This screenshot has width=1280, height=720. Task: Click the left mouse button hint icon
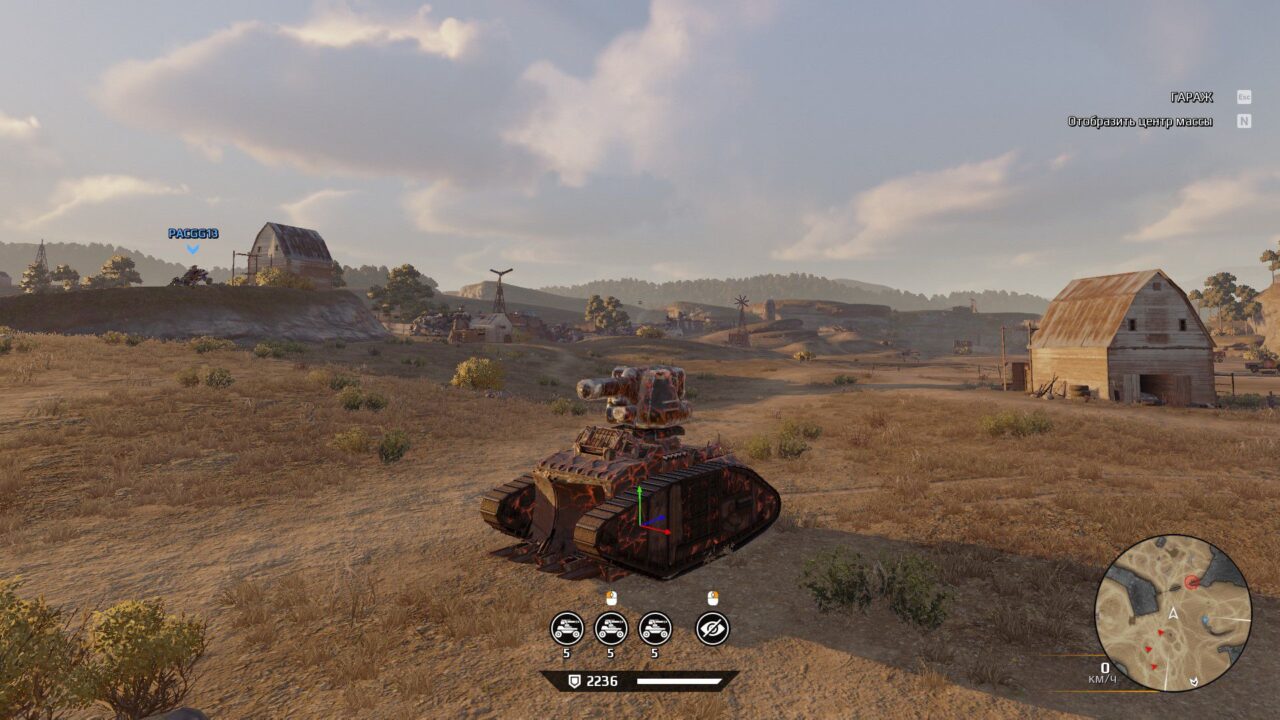pos(611,598)
